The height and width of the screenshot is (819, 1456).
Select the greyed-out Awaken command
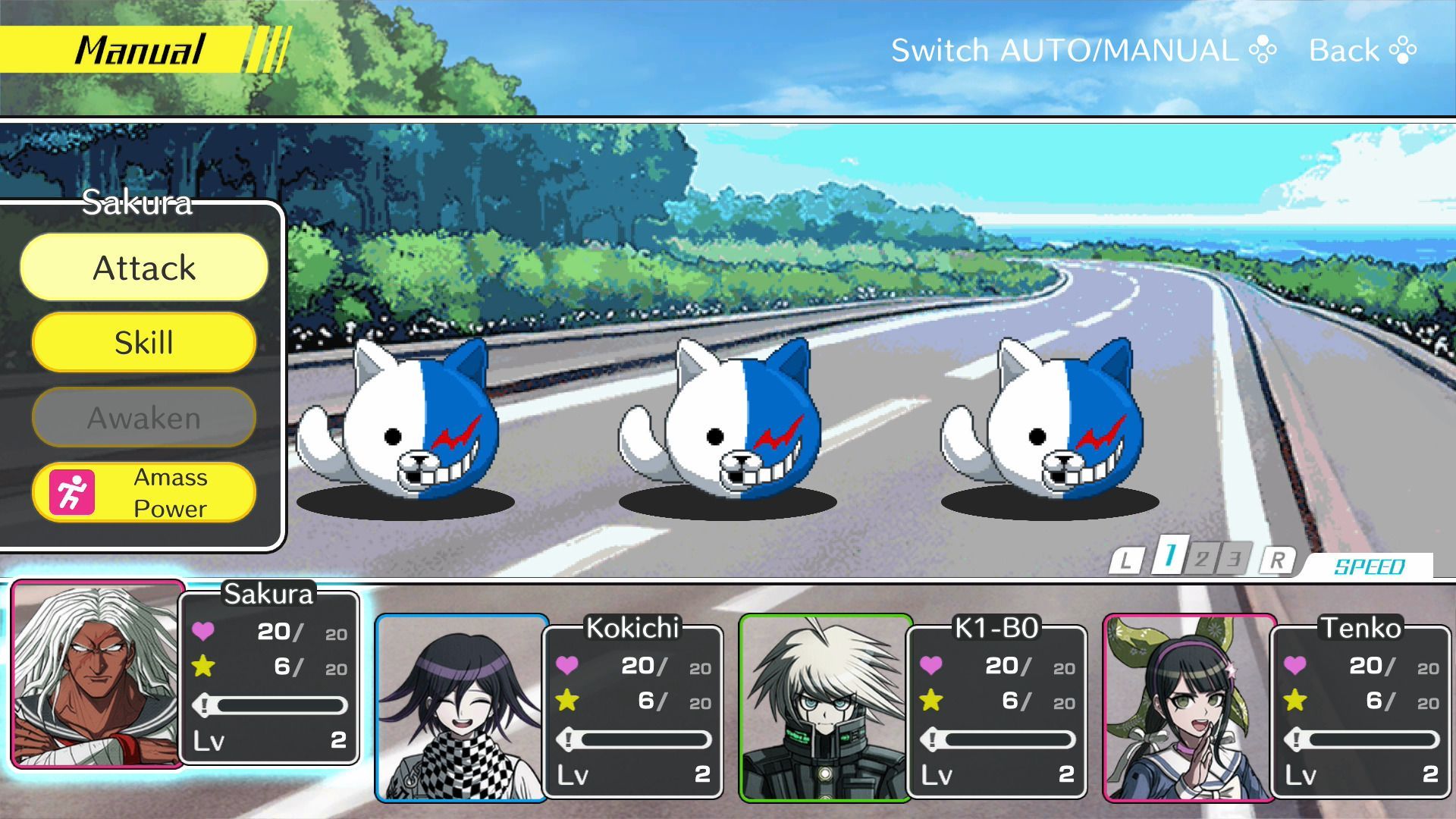point(144,417)
